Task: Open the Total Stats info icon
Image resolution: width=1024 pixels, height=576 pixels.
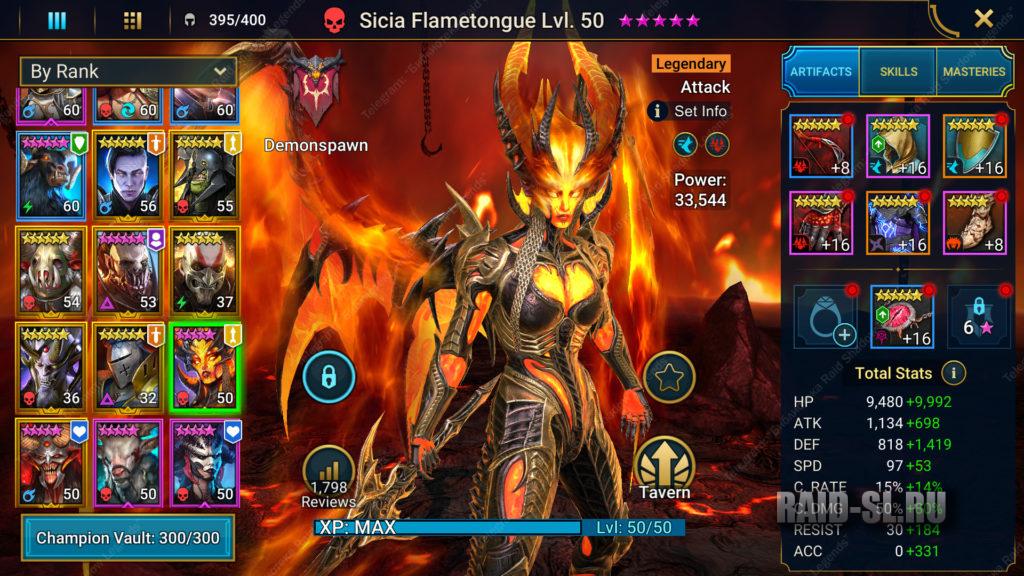Action: tap(954, 373)
